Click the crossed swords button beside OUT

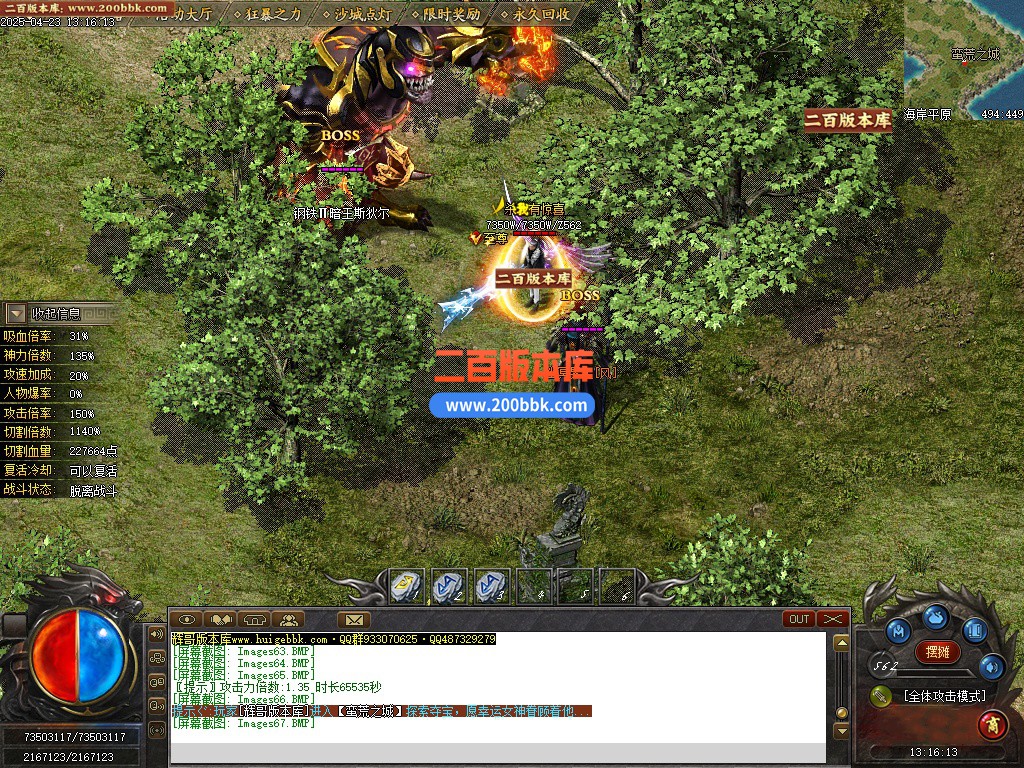coord(832,619)
